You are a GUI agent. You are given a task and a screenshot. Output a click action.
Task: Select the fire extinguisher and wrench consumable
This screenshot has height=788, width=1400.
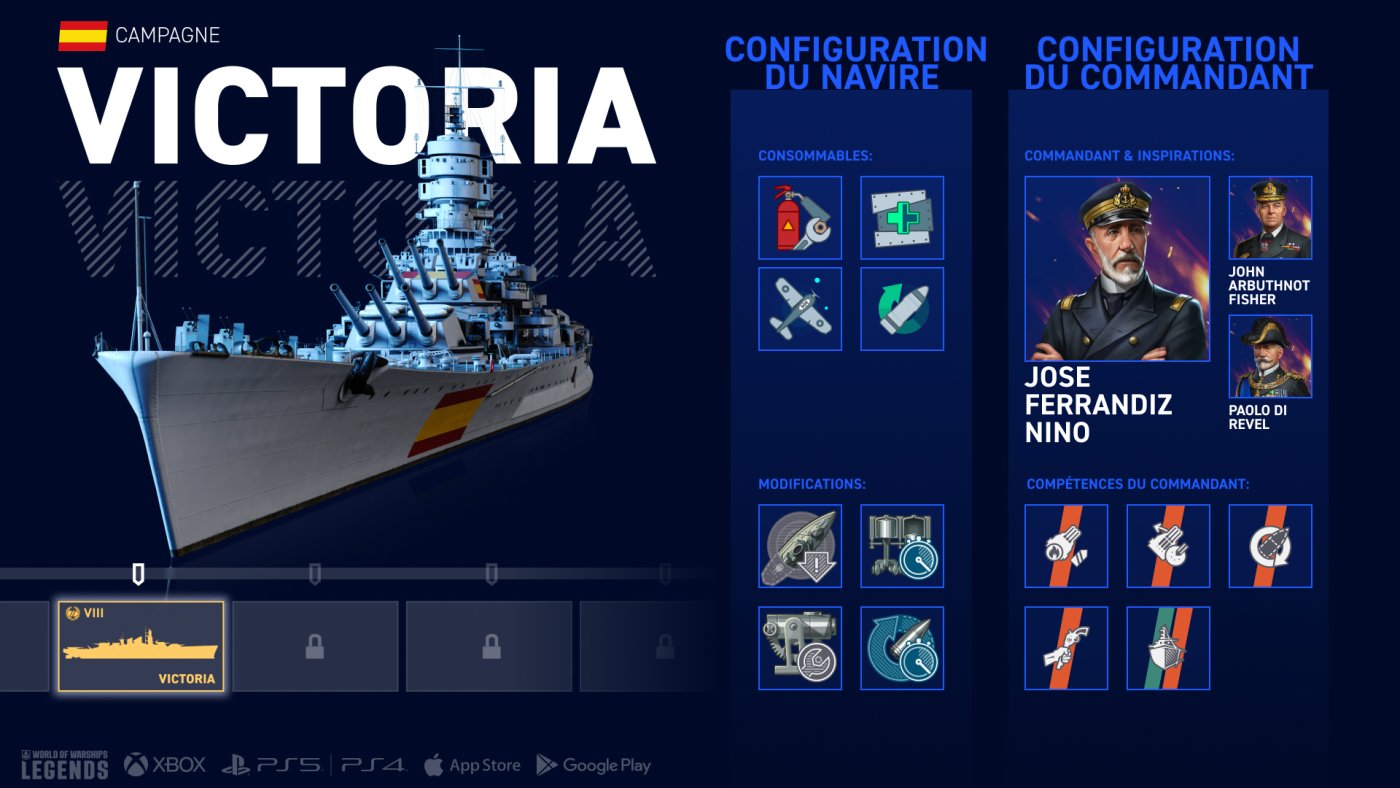[800, 218]
